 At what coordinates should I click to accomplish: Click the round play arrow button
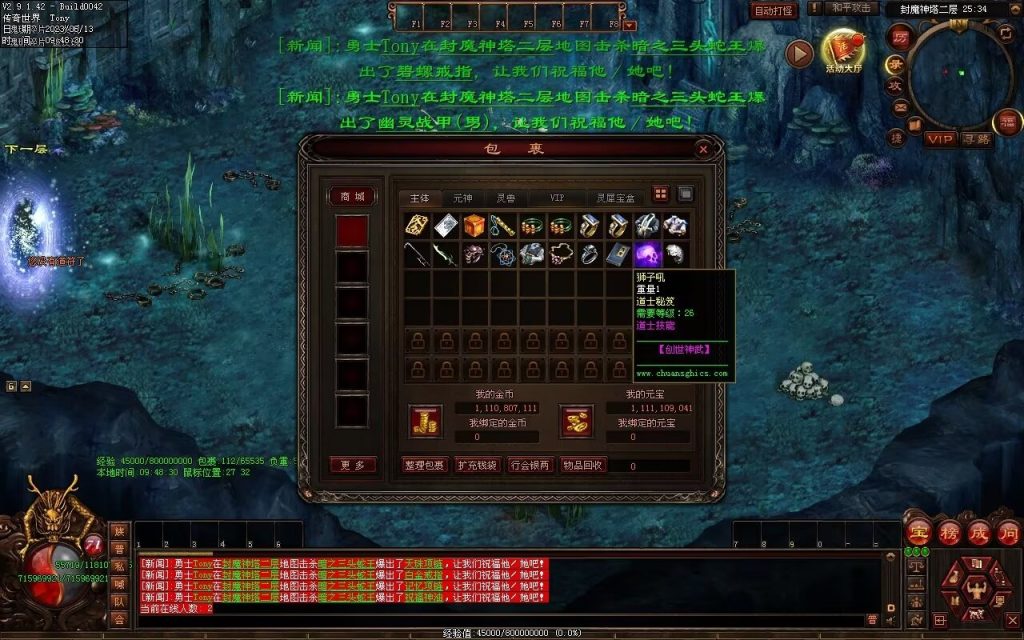point(799,53)
